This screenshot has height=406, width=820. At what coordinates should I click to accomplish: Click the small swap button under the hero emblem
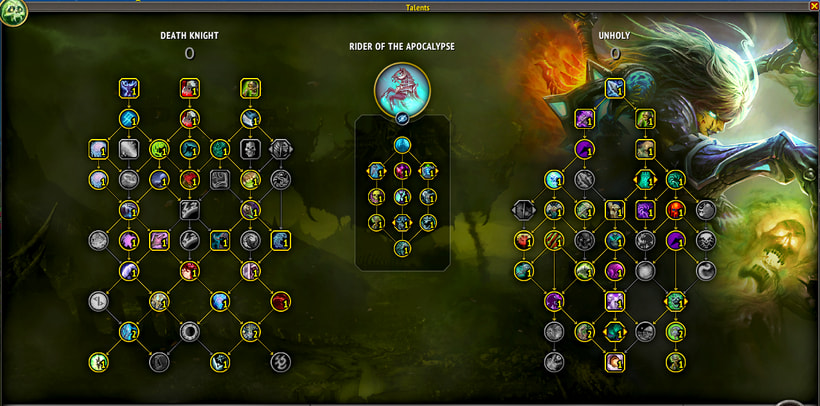pyautogui.click(x=402, y=118)
